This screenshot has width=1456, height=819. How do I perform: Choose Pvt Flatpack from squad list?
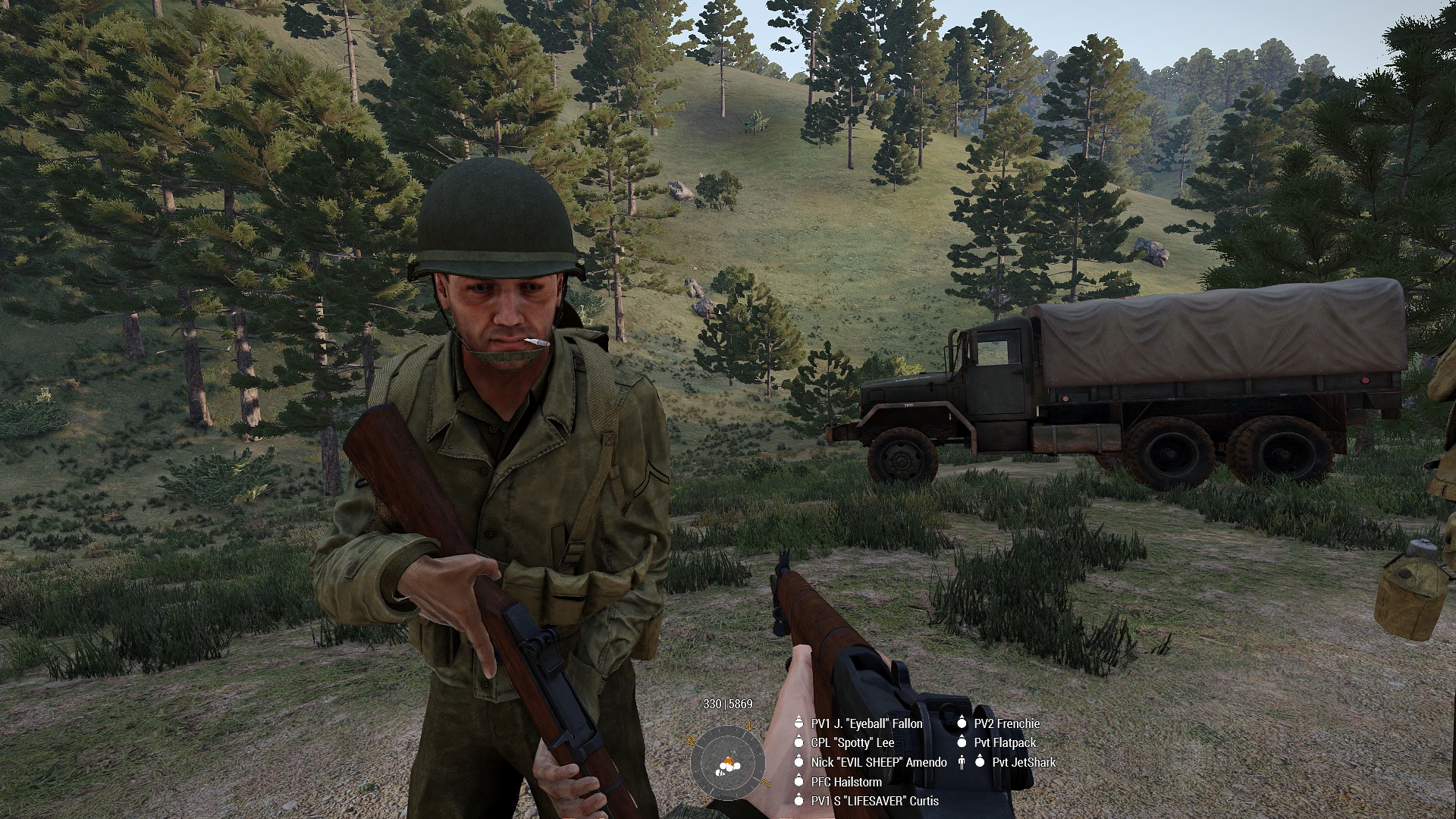[1005, 742]
